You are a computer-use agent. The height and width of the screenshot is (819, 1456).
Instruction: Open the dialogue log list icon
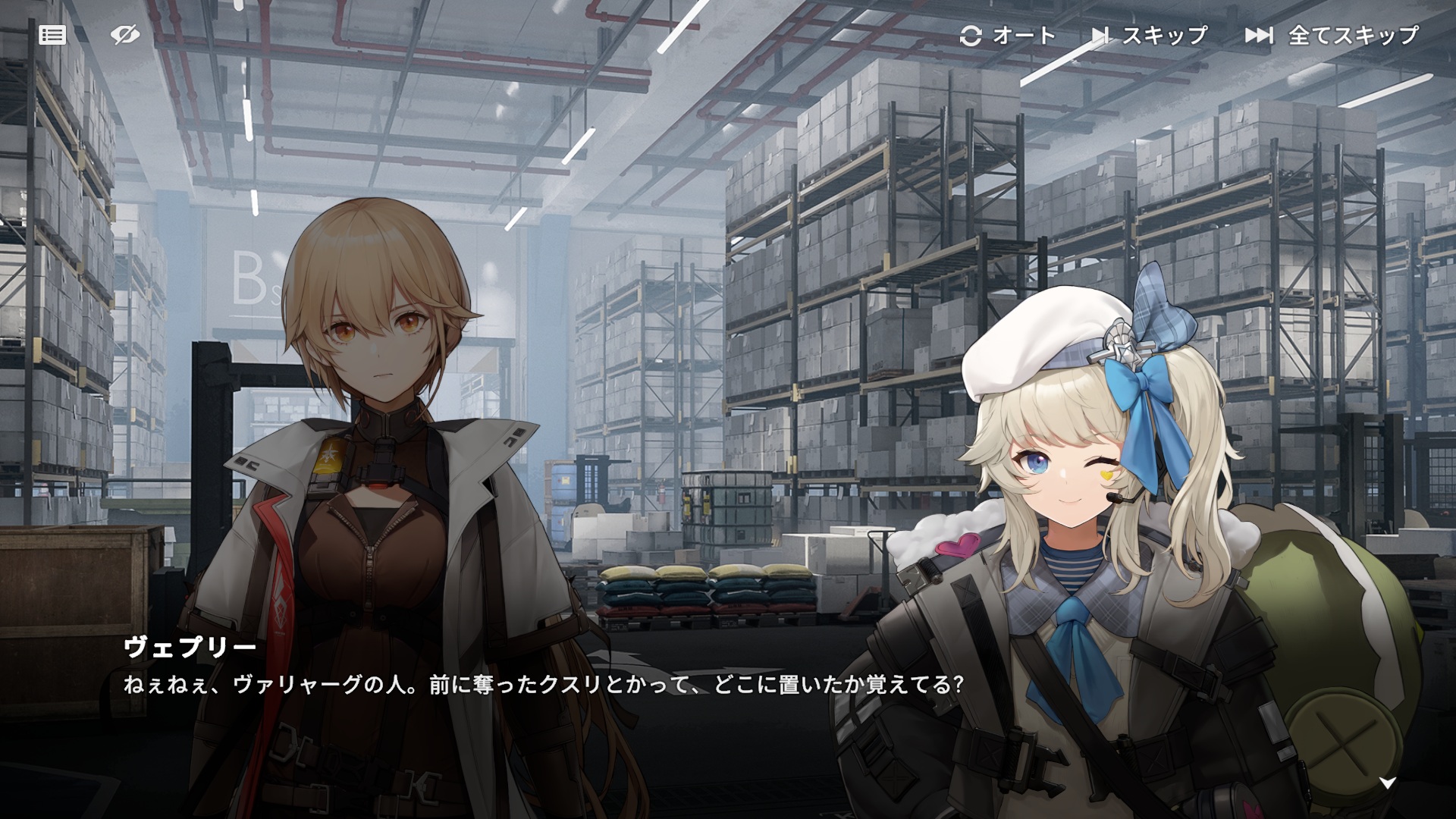click(x=52, y=35)
